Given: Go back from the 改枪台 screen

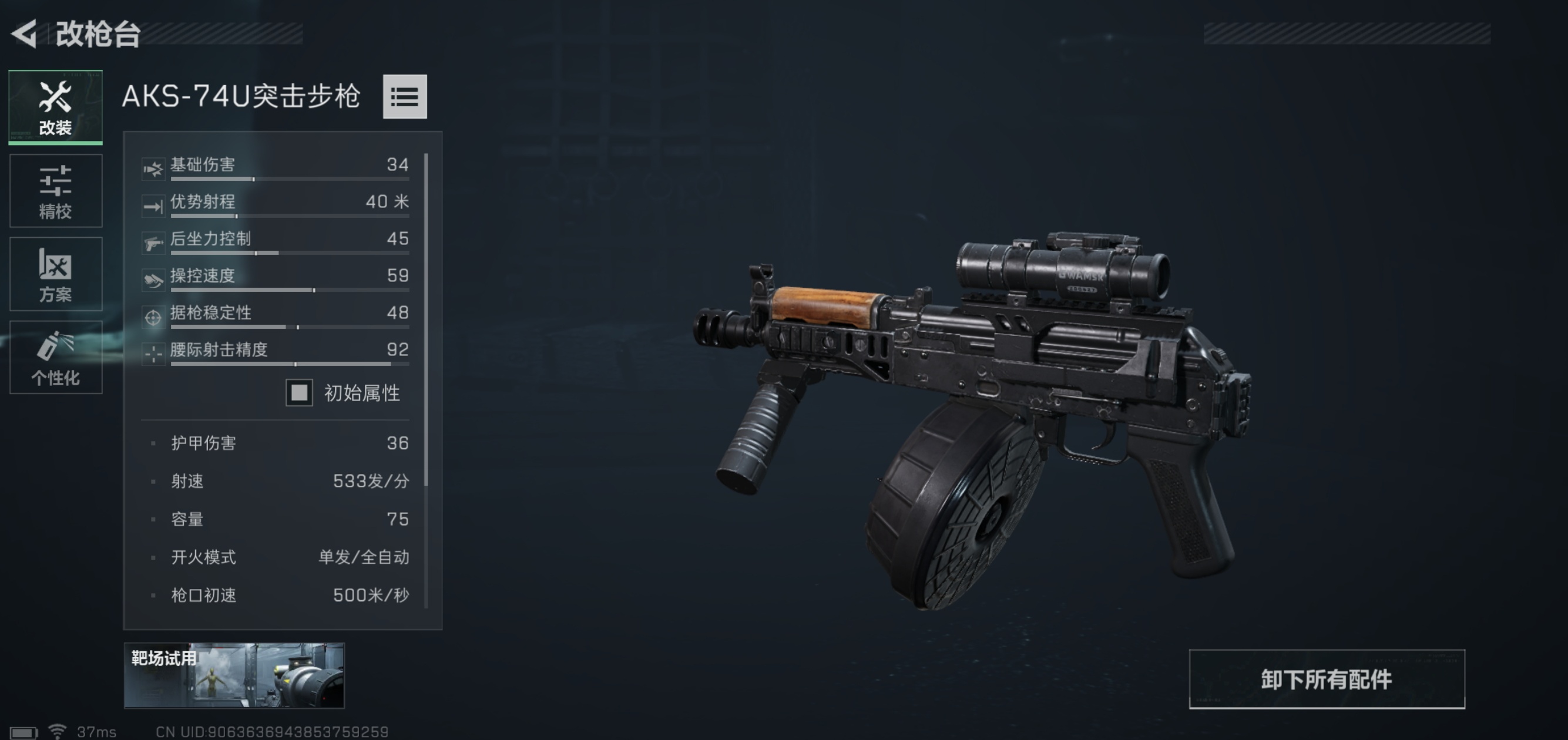Looking at the screenshot, I should [25, 33].
